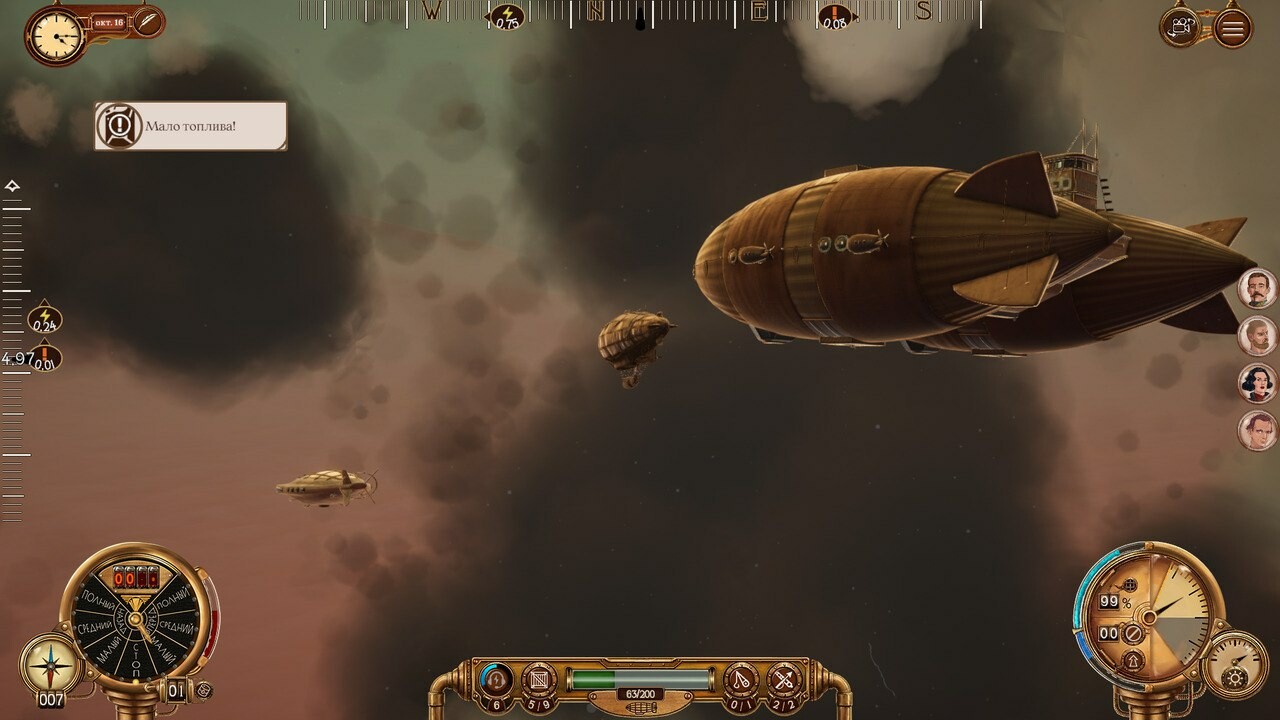Pick the red-haired crewman portrait

pyautogui.click(x=1257, y=431)
